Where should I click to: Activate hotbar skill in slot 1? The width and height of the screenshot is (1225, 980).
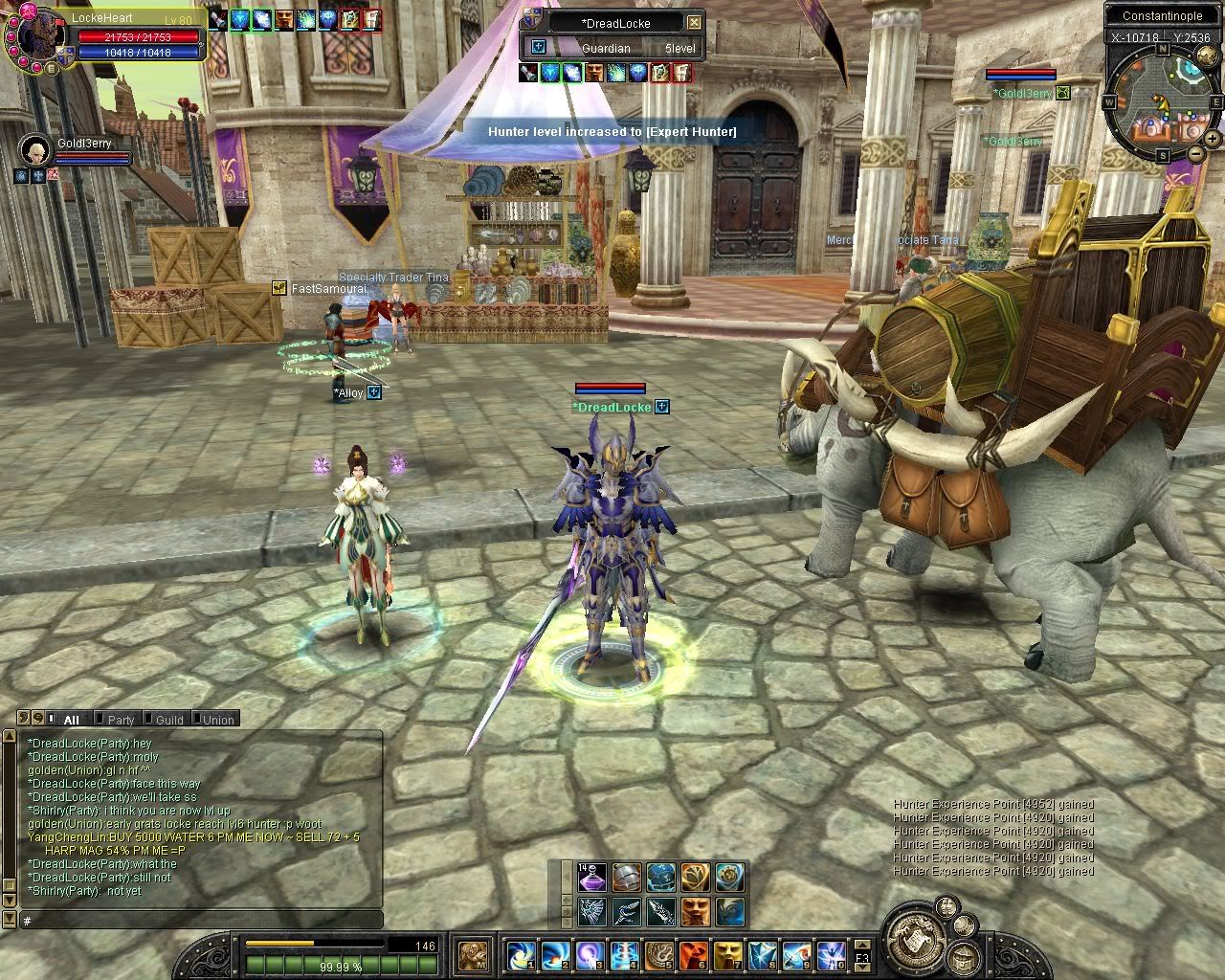[x=523, y=954]
